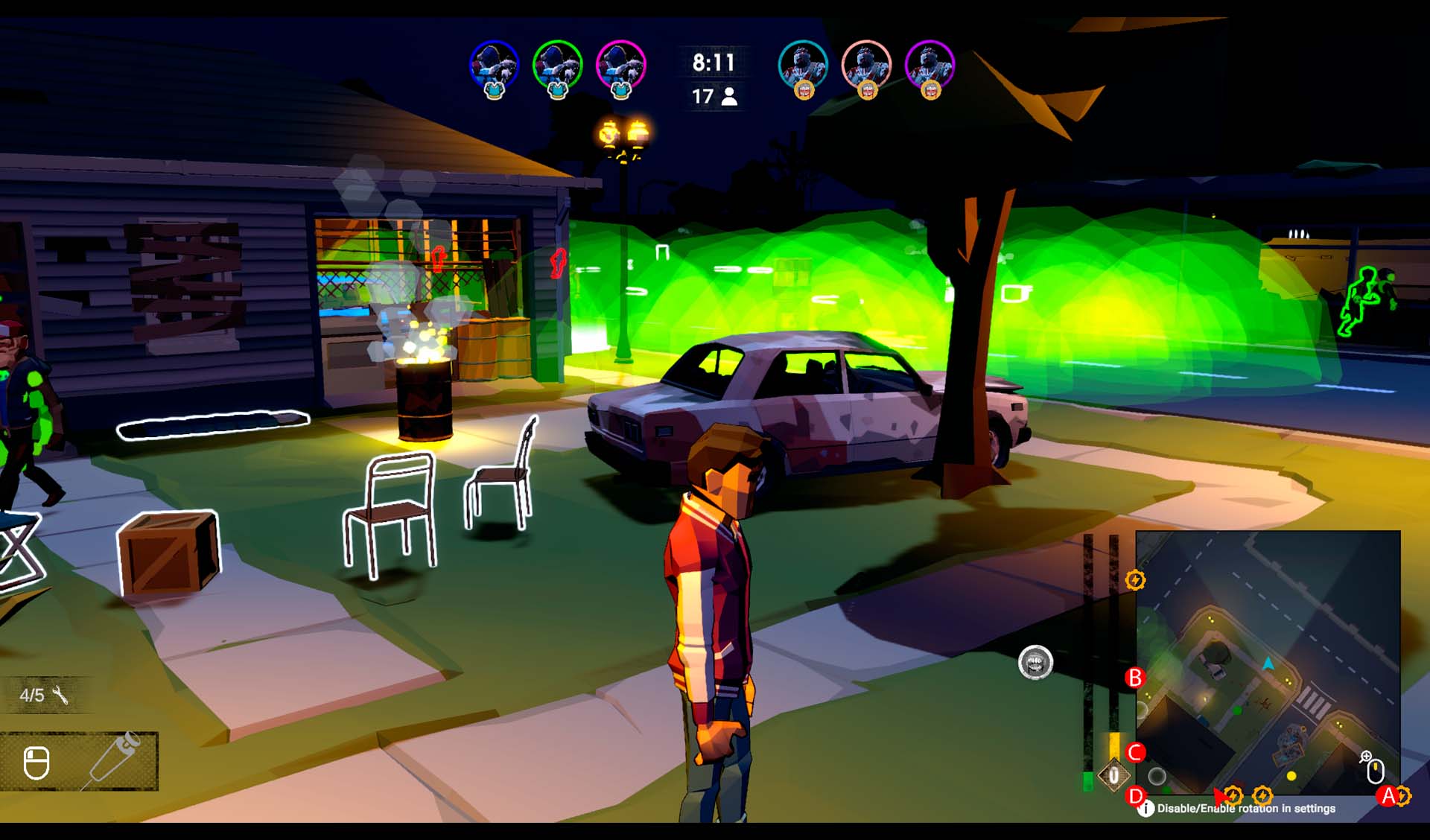Viewport: 1430px width, 840px height.
Task: Select the purple-ringed monster portrait
Action: tap(929, 66)
